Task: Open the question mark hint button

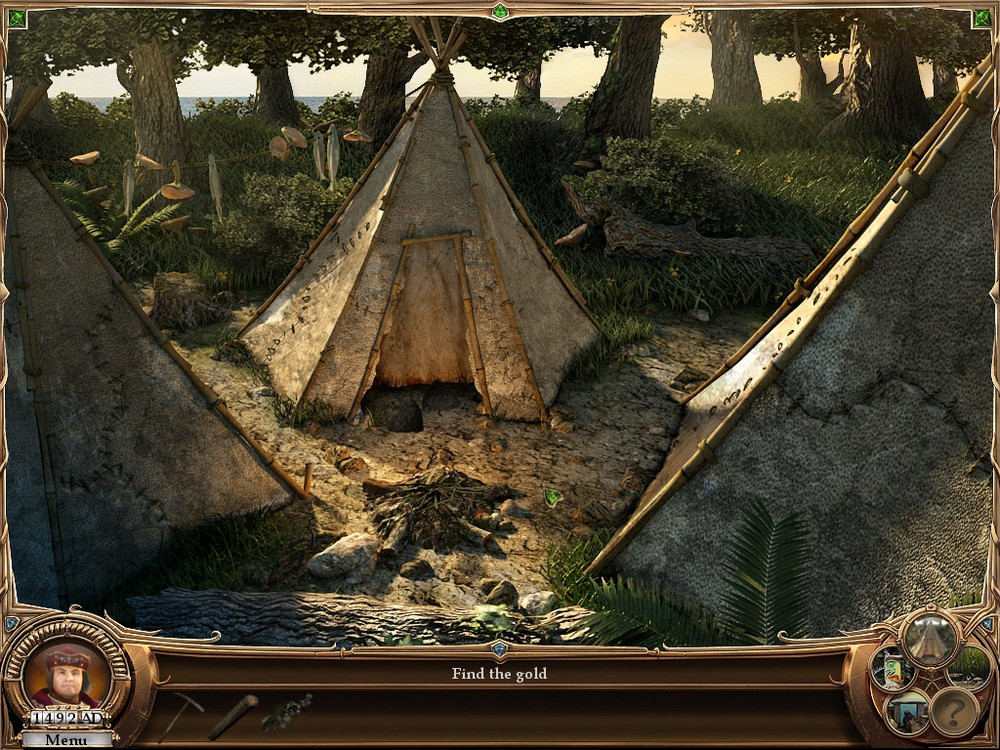Action: [954, 711]
